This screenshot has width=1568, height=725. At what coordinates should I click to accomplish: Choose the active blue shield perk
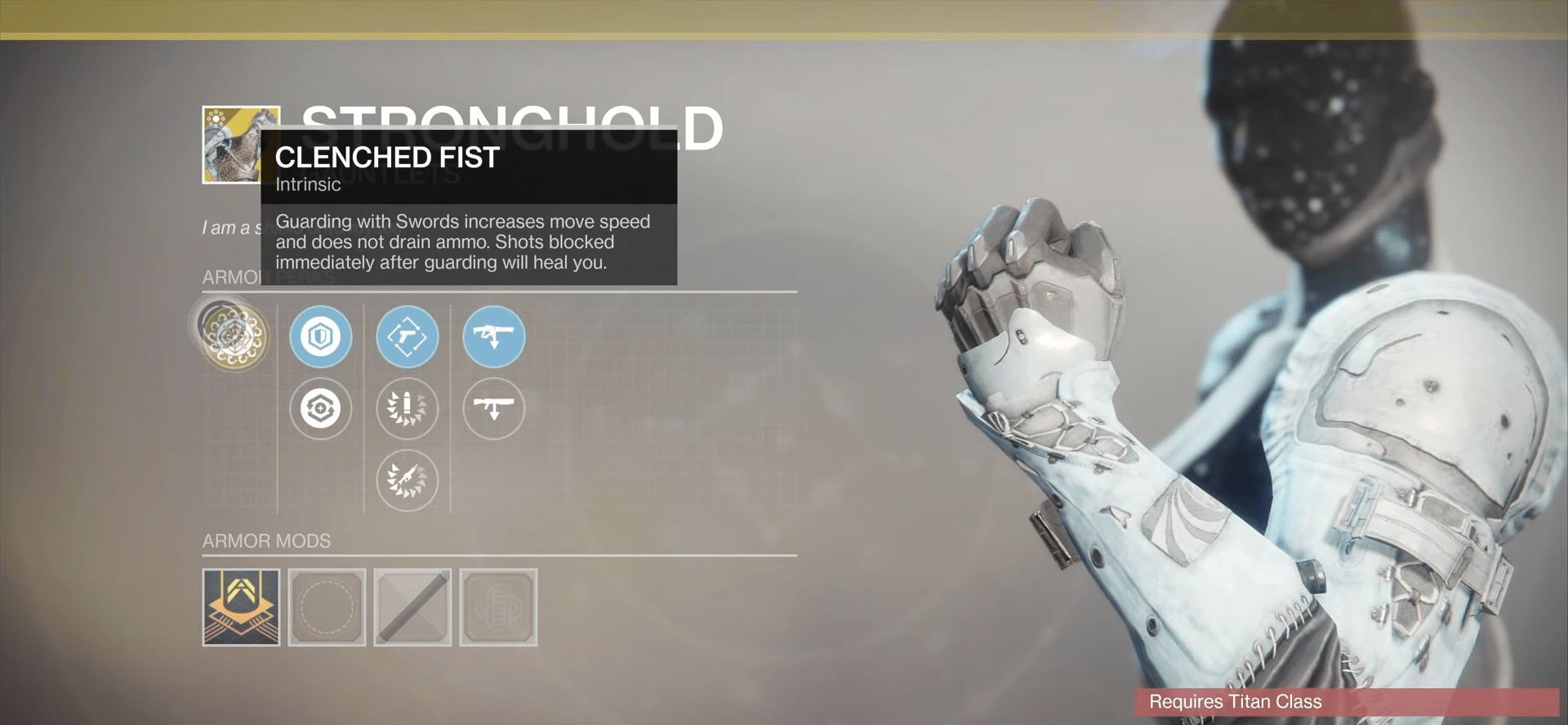(321, 336)
